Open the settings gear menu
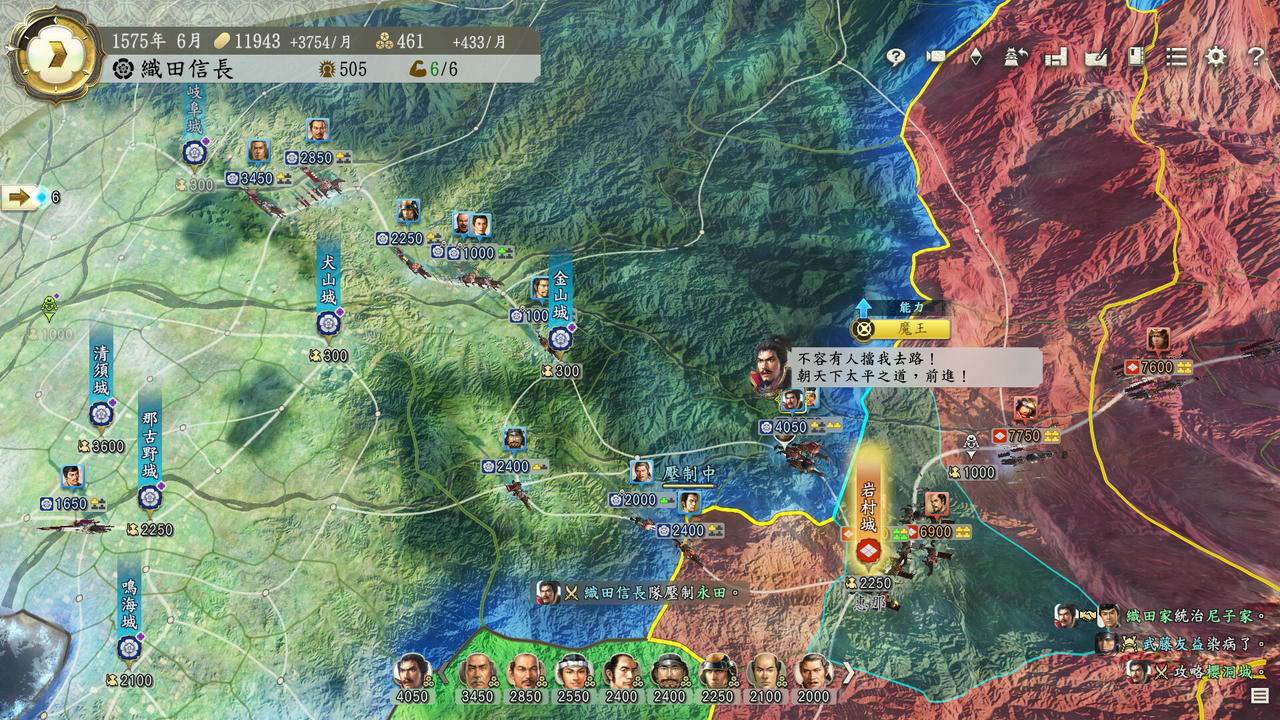This screenshot has height=720, width=1280. coord(1215,57)
